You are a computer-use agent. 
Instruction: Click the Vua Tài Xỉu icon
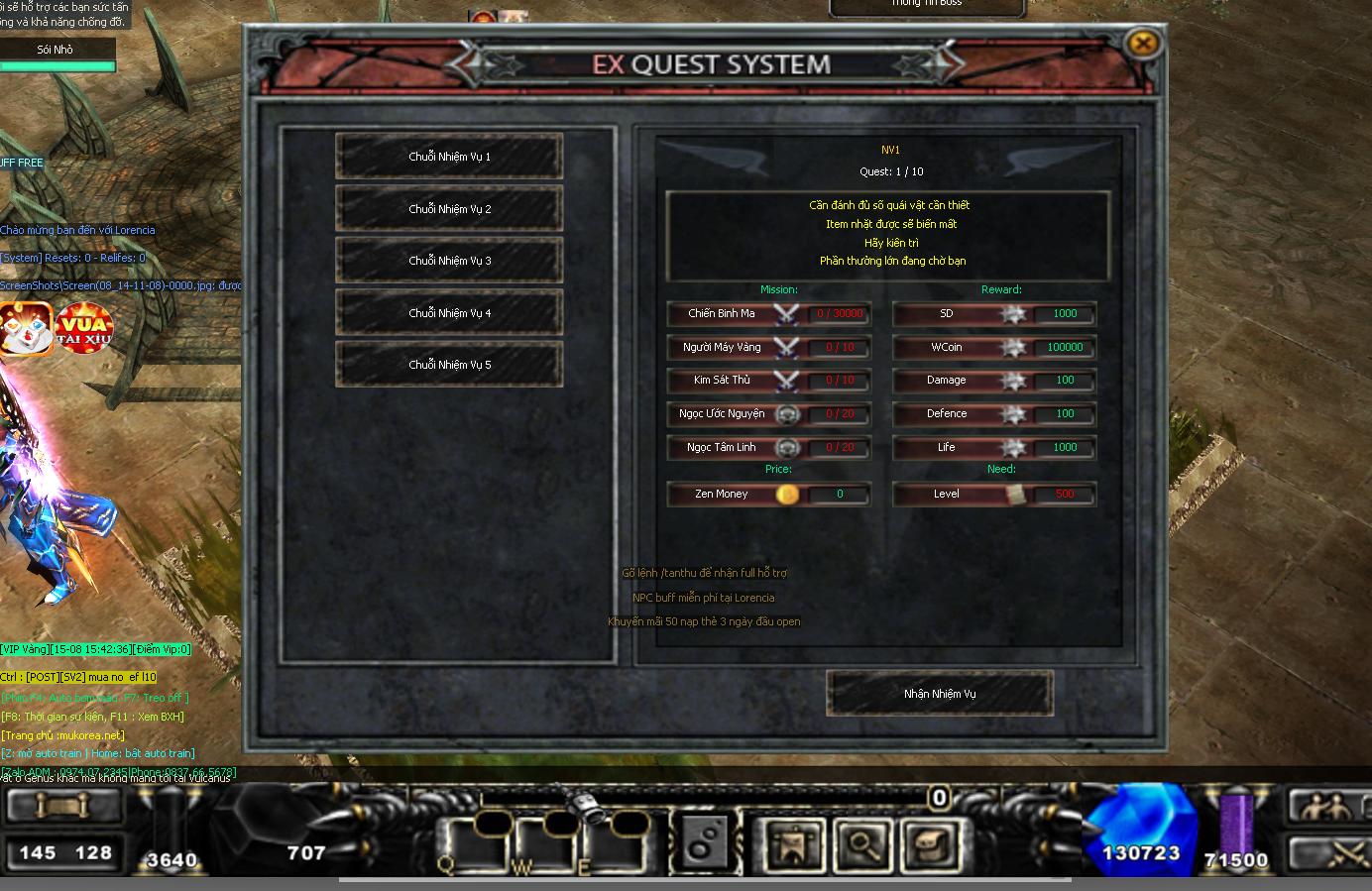84,328
